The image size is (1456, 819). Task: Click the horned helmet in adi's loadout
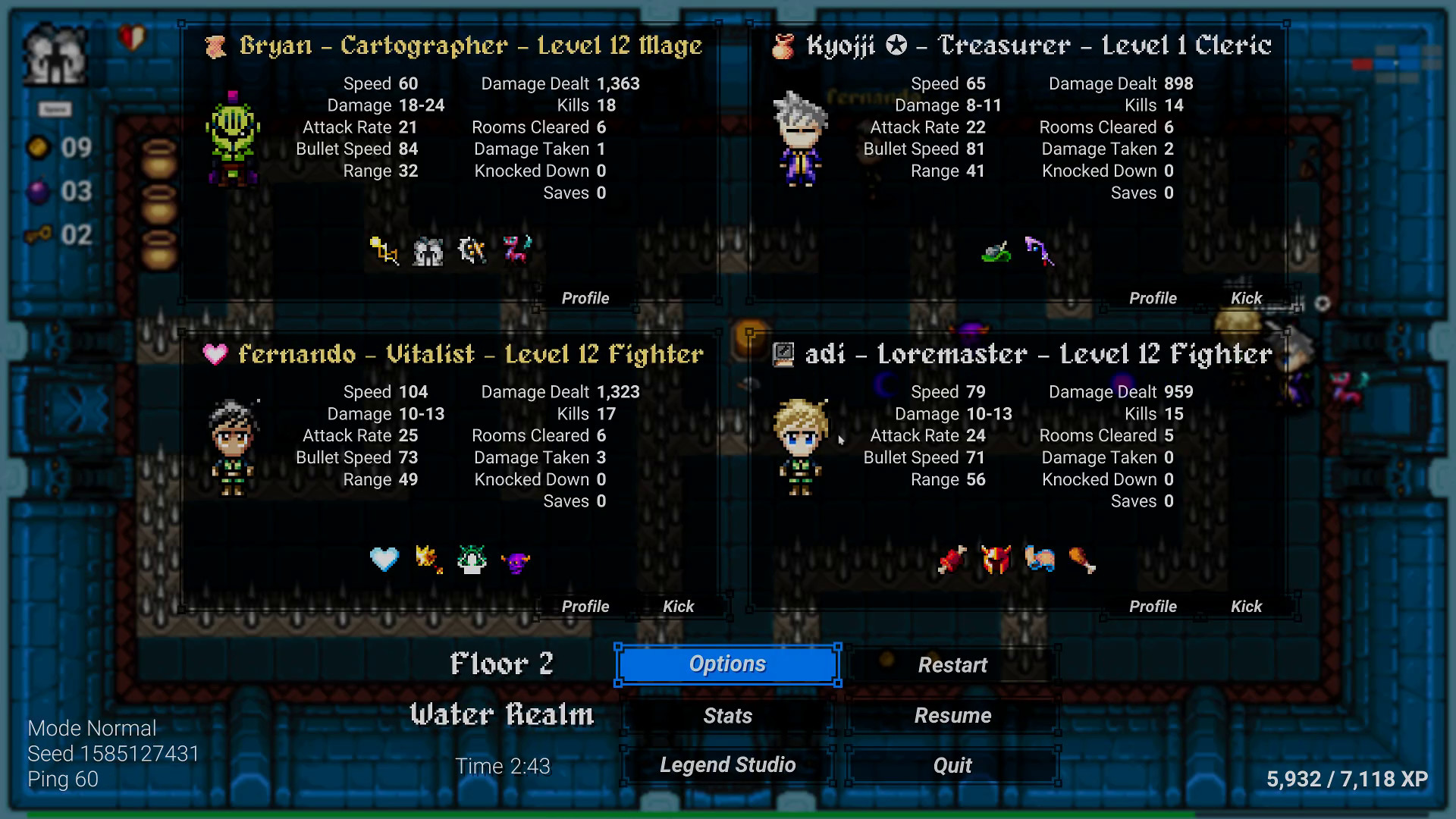pos(997,559)
